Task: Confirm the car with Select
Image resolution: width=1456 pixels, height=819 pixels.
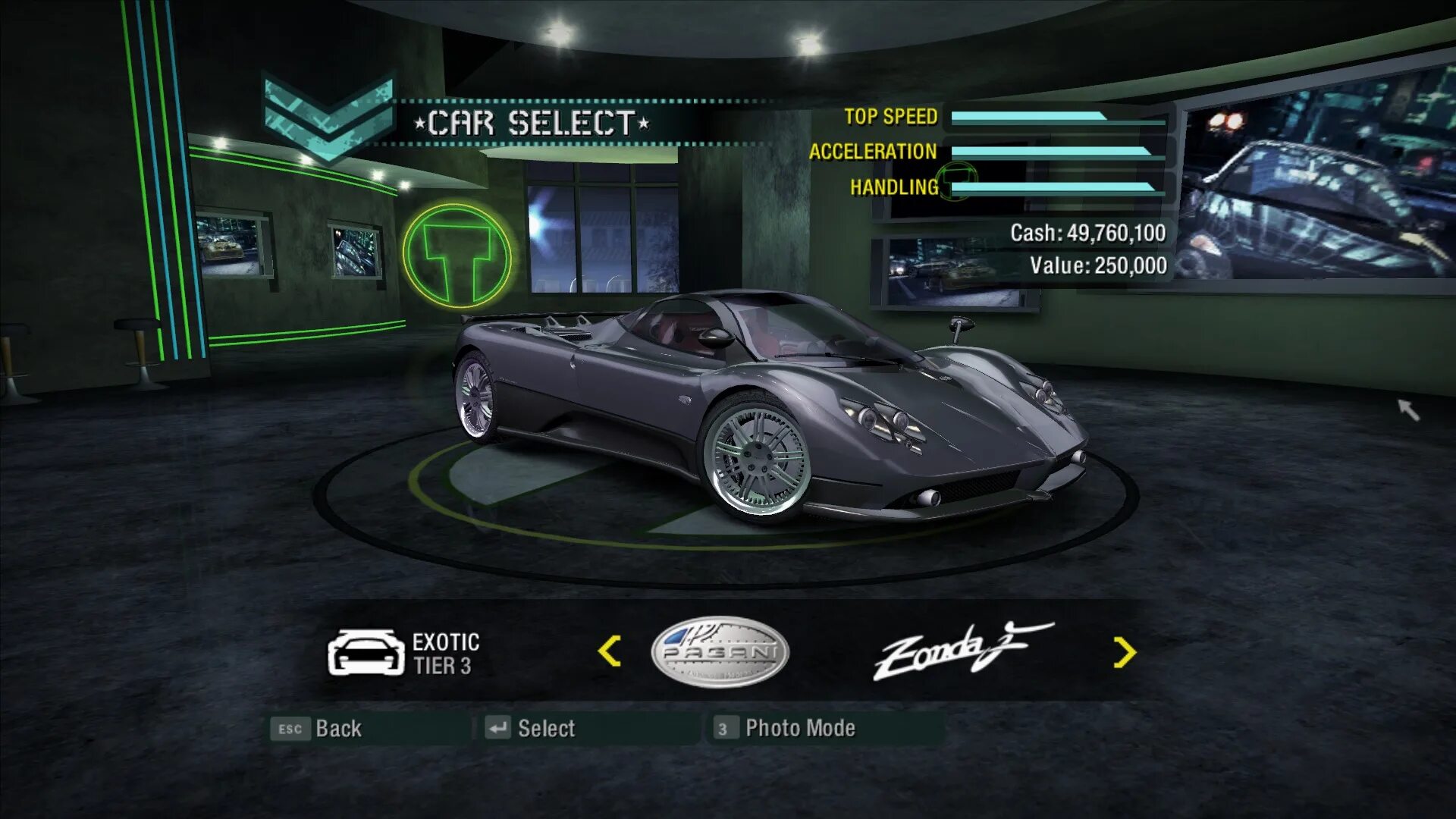Action: tap(531, 729)
